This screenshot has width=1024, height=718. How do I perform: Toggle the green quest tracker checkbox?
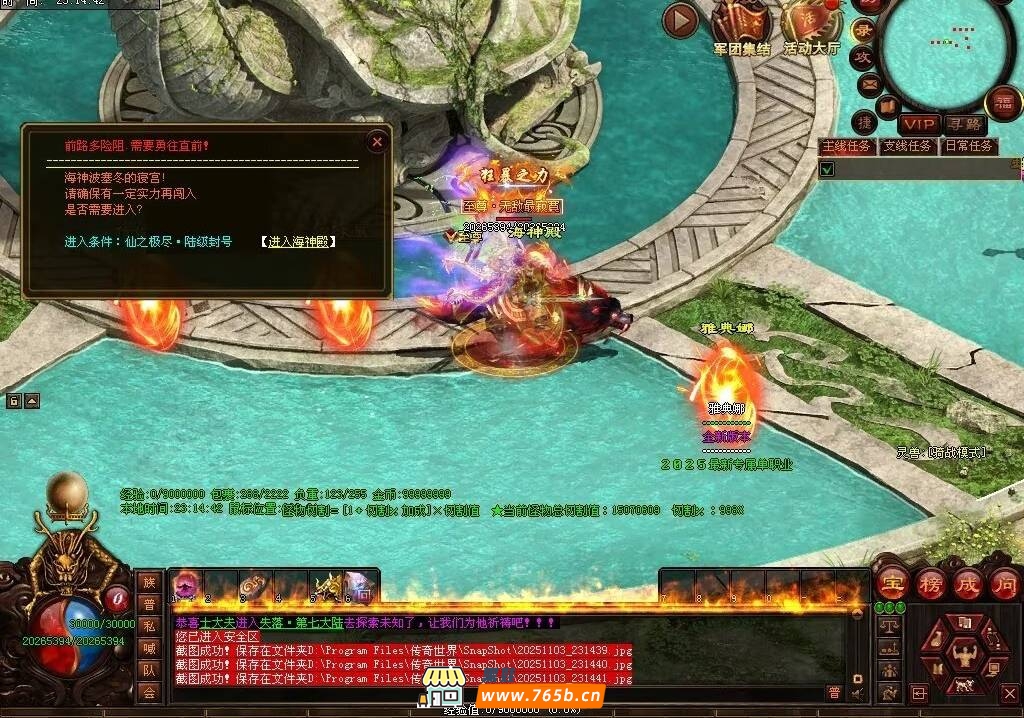[827, 169]
